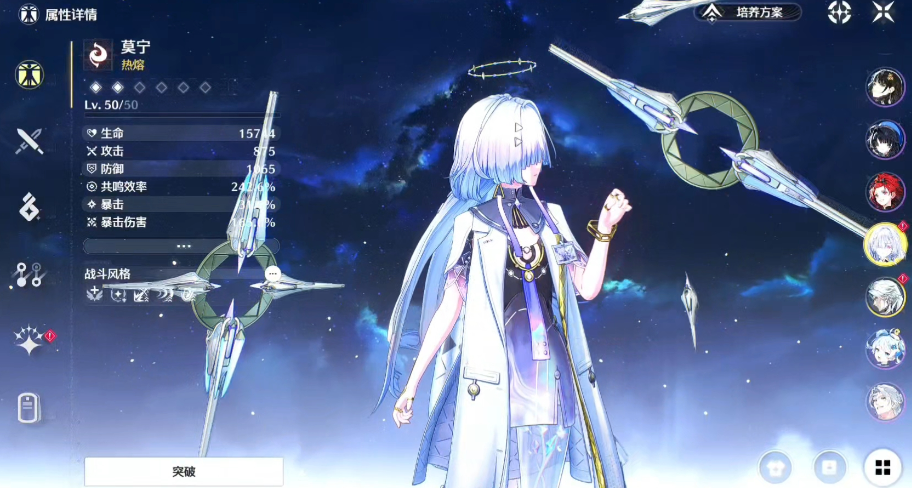Choose the black-haired character at top of roster
This screenshot has width=912, height=488.
coord(885,88)
